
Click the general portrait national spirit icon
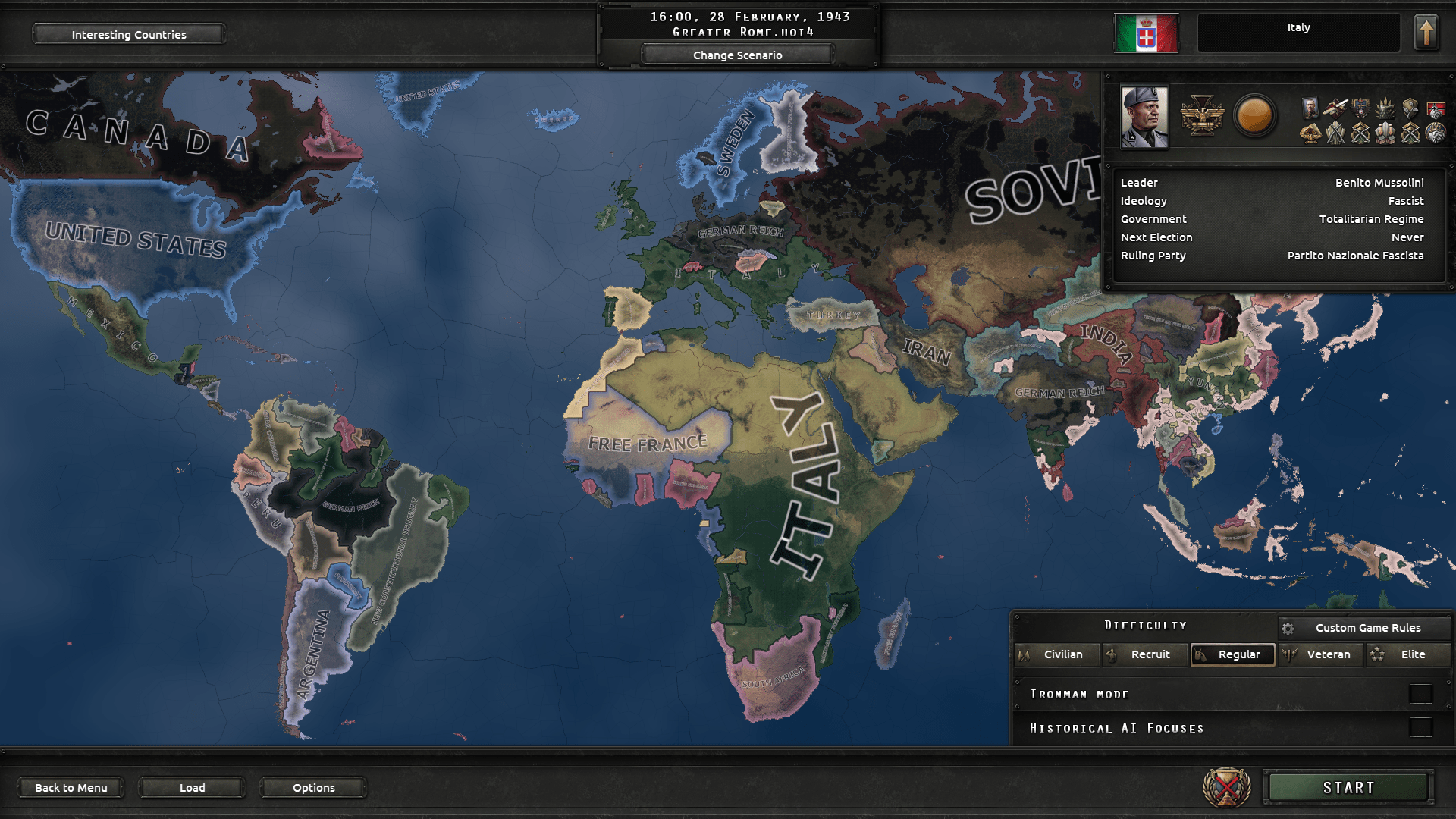(1310, 108)
